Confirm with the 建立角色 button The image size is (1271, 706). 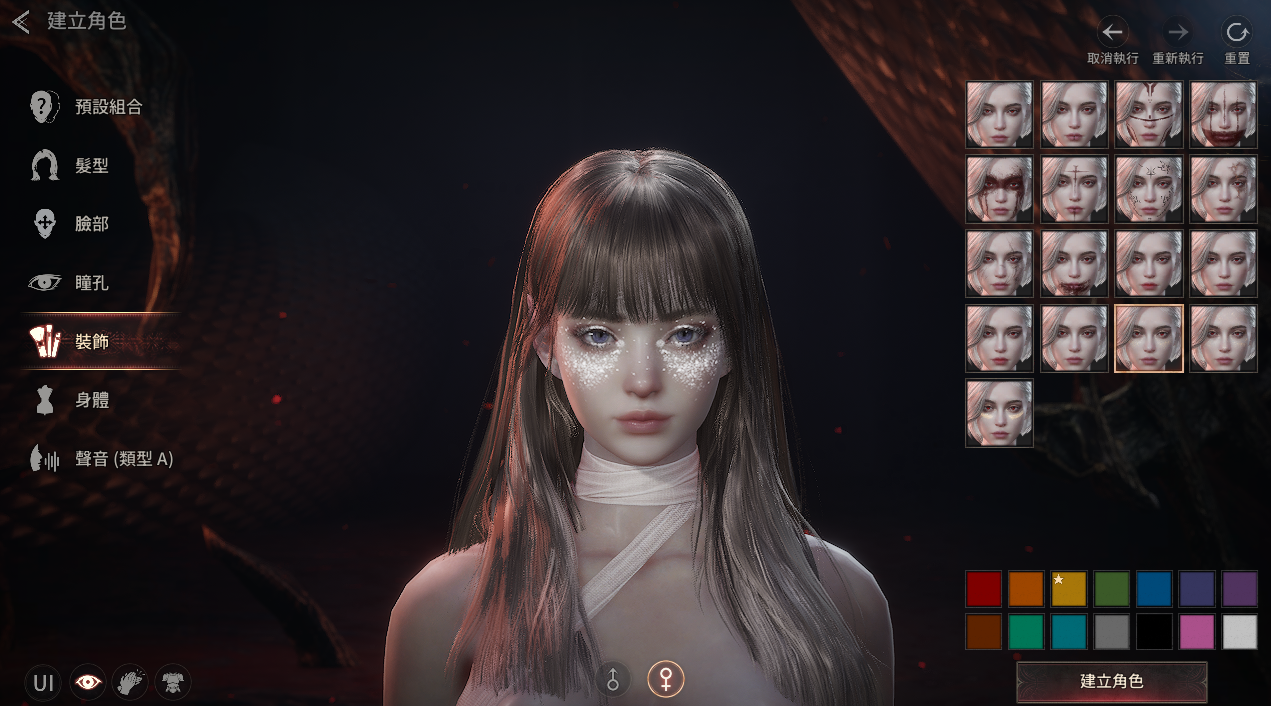tap(1111, 681)
